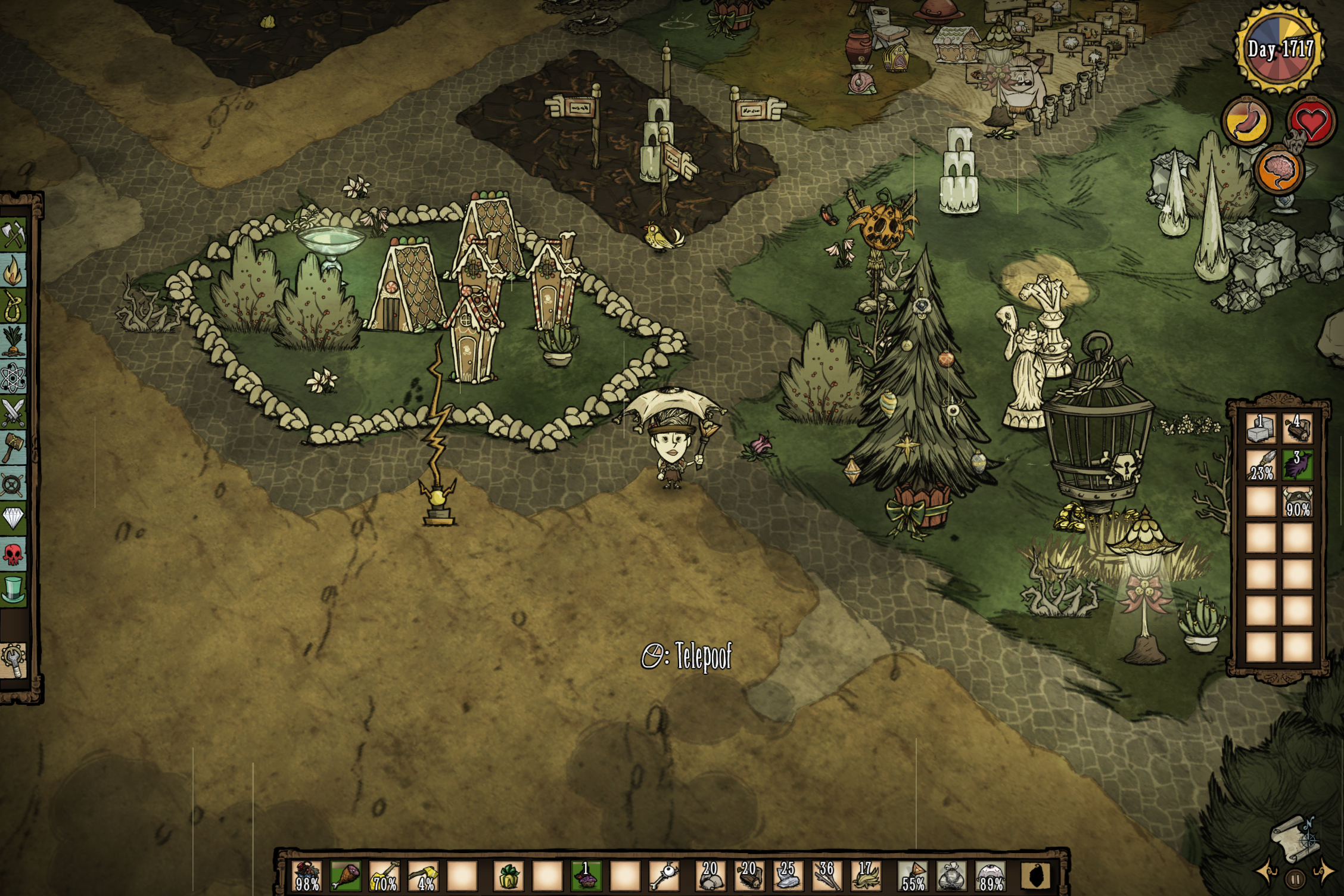Choose the horned helmet at 90%
Screen dimensions: 1344x896
point(1298,502)
